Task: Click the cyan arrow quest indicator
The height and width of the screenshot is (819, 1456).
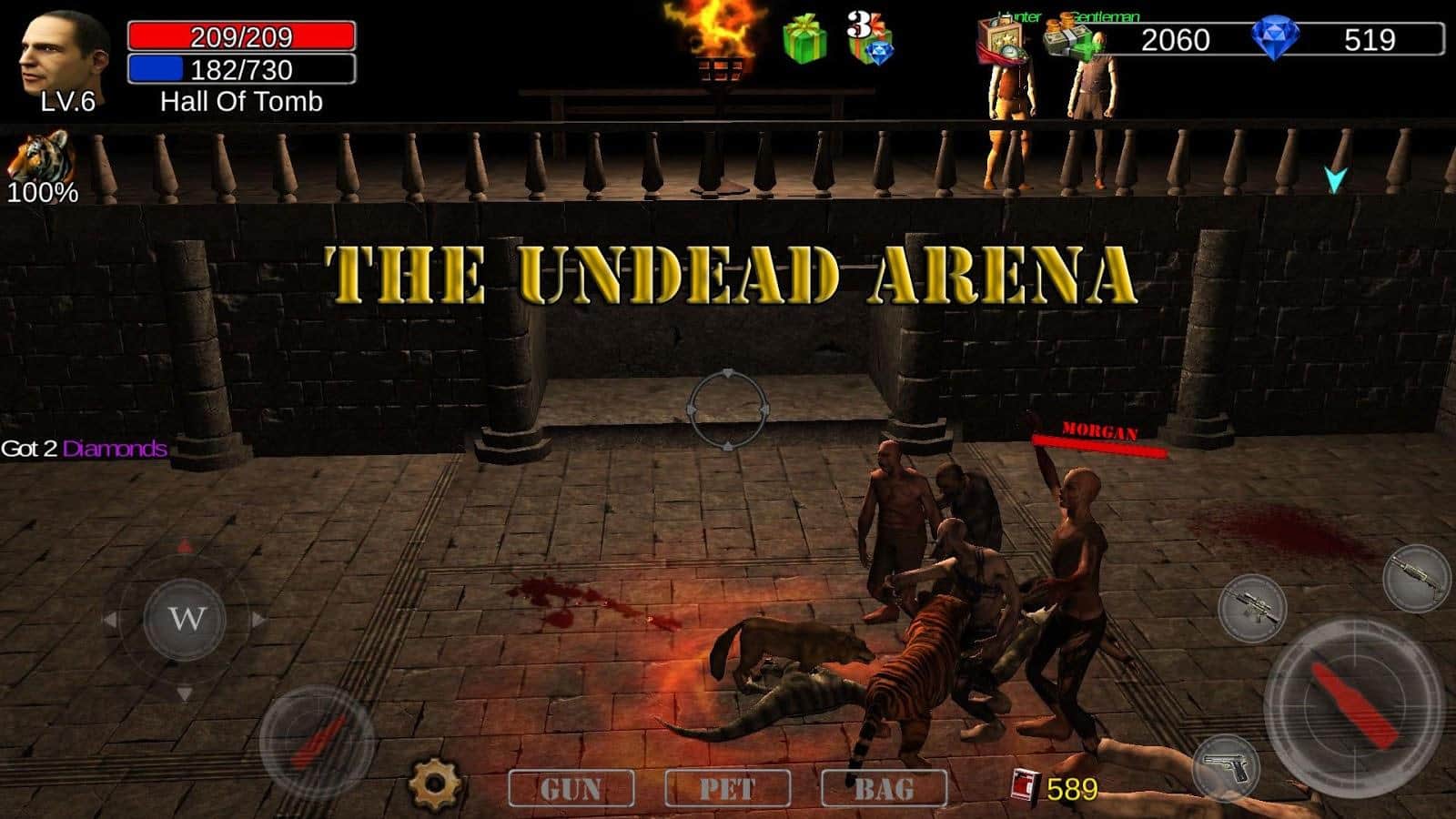Action: point(1334,179)
